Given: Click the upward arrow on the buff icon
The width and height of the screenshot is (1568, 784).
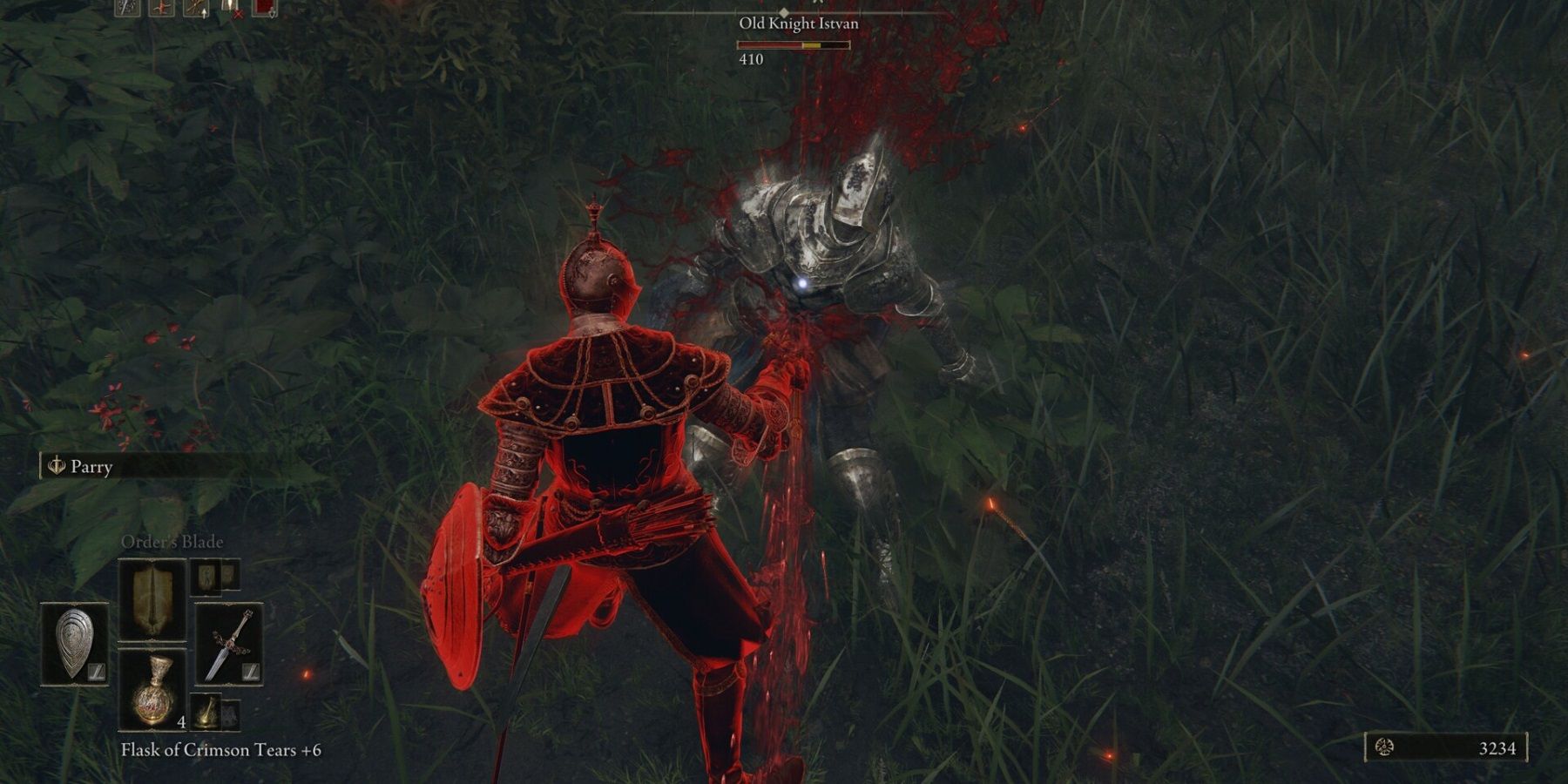Looking at the screenshot, I should pyautogui.click(x=204, y=14).
